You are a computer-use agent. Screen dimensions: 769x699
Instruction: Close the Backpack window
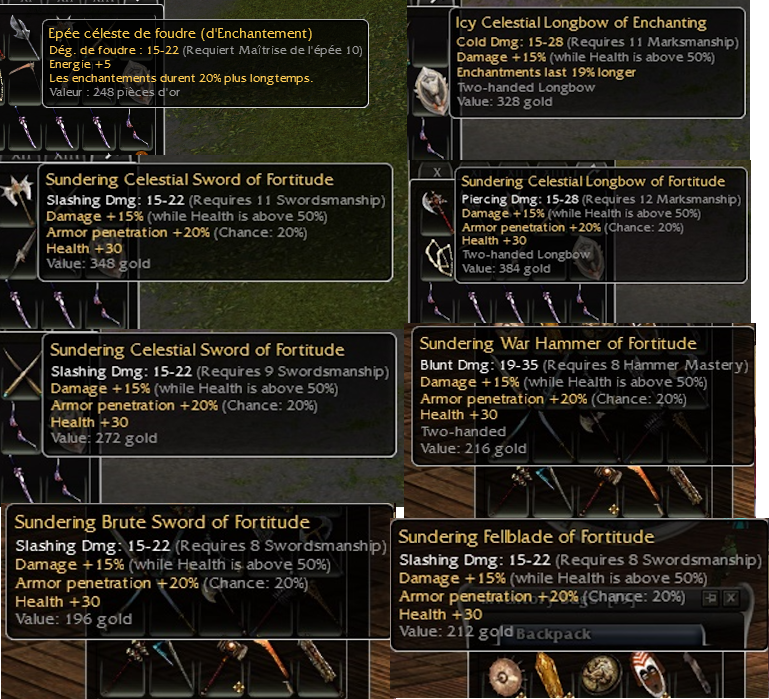(731, 597)
